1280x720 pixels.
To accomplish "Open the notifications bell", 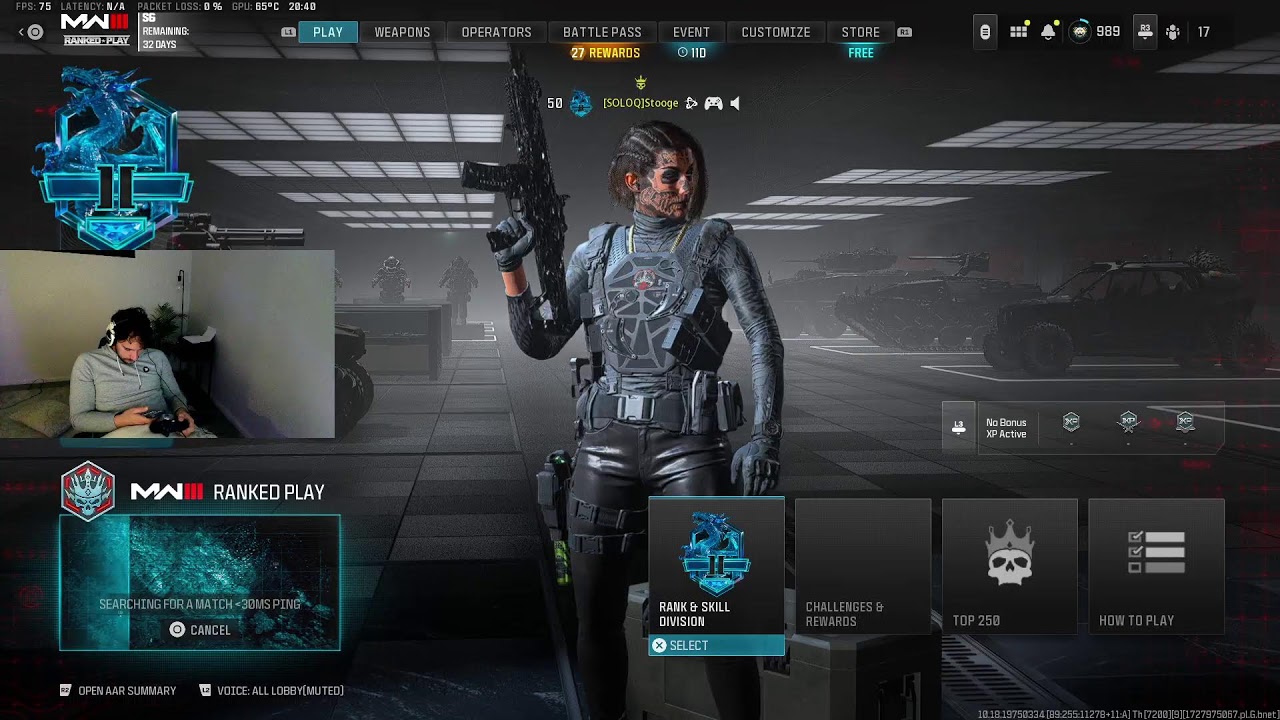I will pos(1048,32).
